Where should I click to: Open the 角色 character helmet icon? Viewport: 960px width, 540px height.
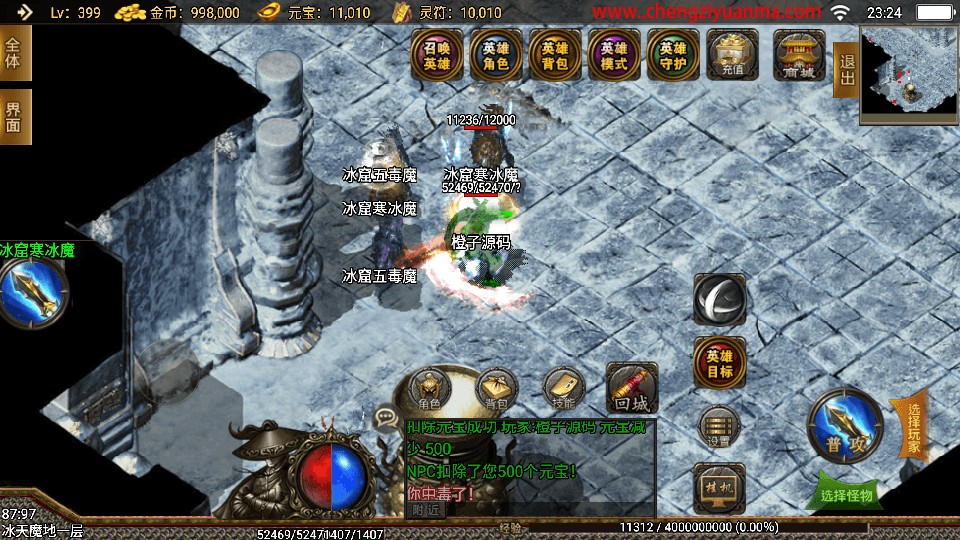[x=430, y=390]
